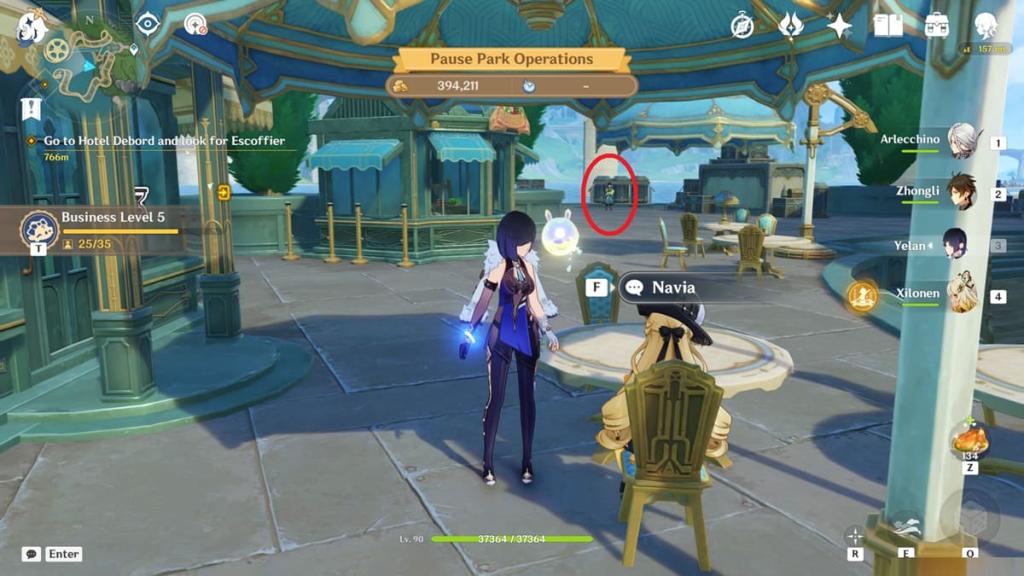
Task: Click the Pause Park Operations banner
Action: [x=512, y=60]
